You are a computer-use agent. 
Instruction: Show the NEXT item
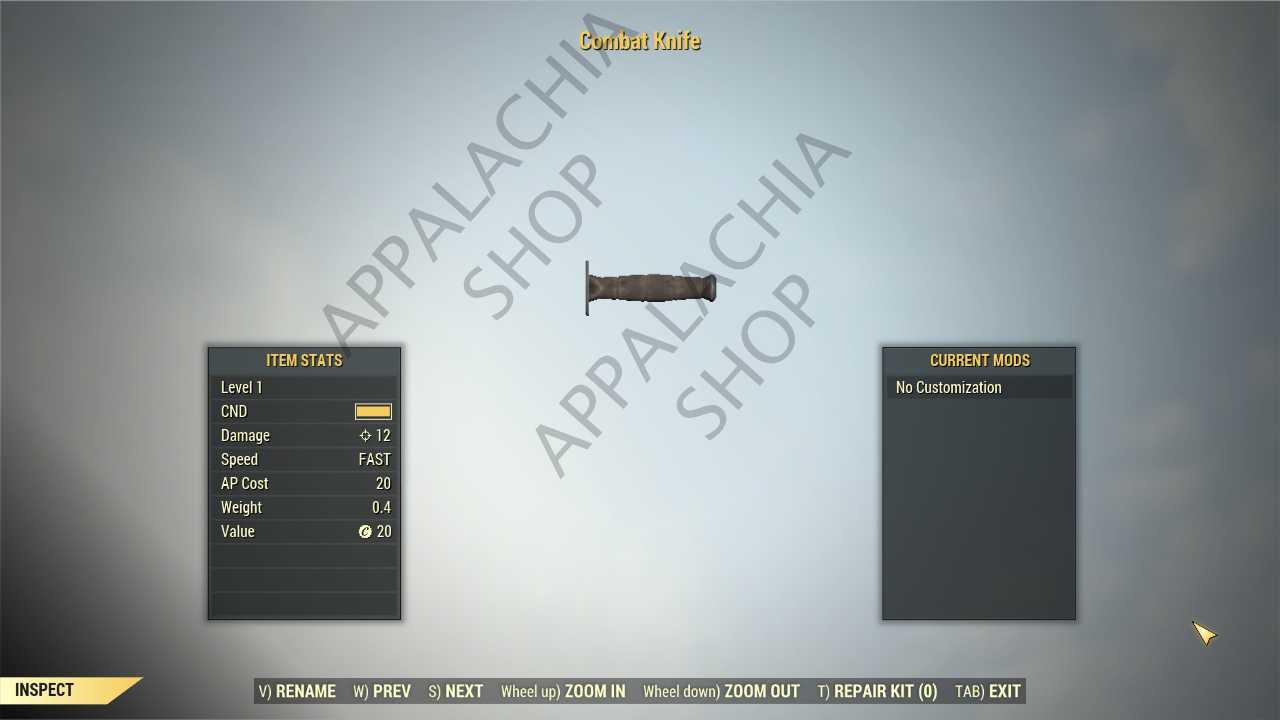[456, 691]
